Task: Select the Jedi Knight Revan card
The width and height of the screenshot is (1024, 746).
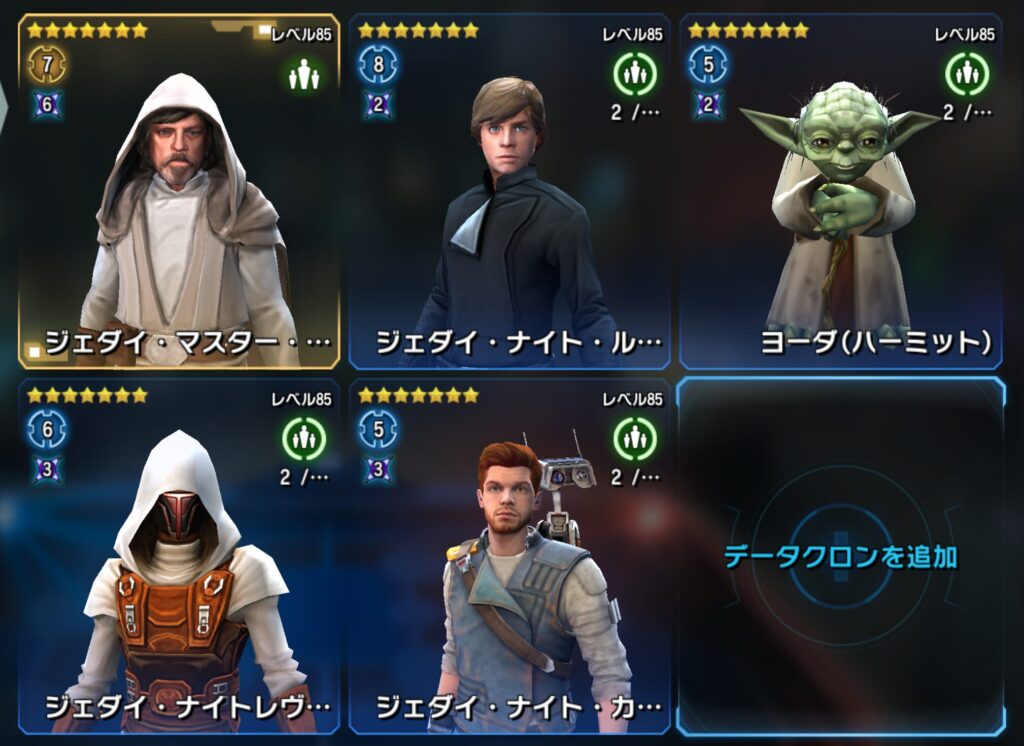Action: (180, 556)
